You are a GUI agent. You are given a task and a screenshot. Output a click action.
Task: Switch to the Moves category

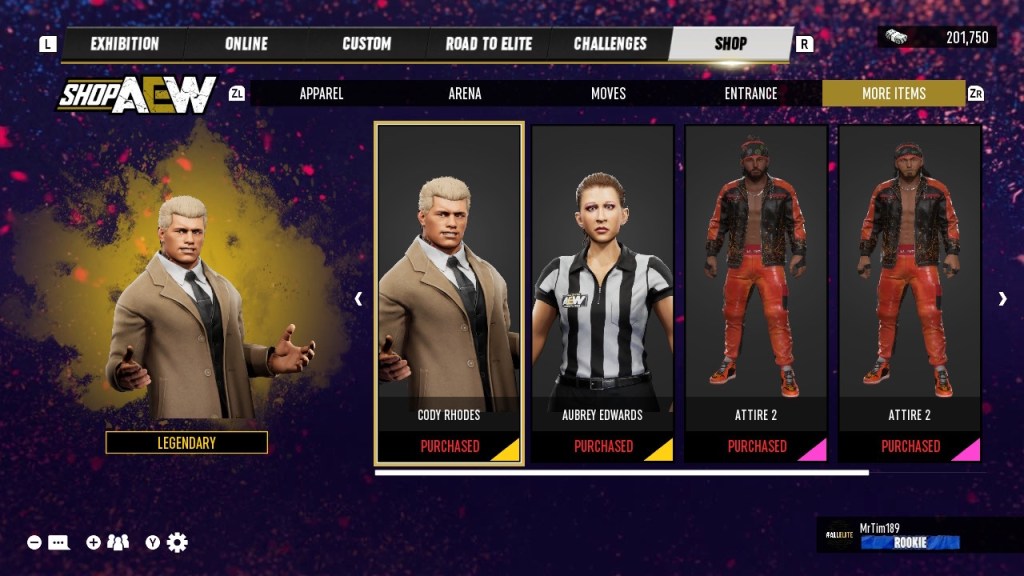(x=608, y=93)
